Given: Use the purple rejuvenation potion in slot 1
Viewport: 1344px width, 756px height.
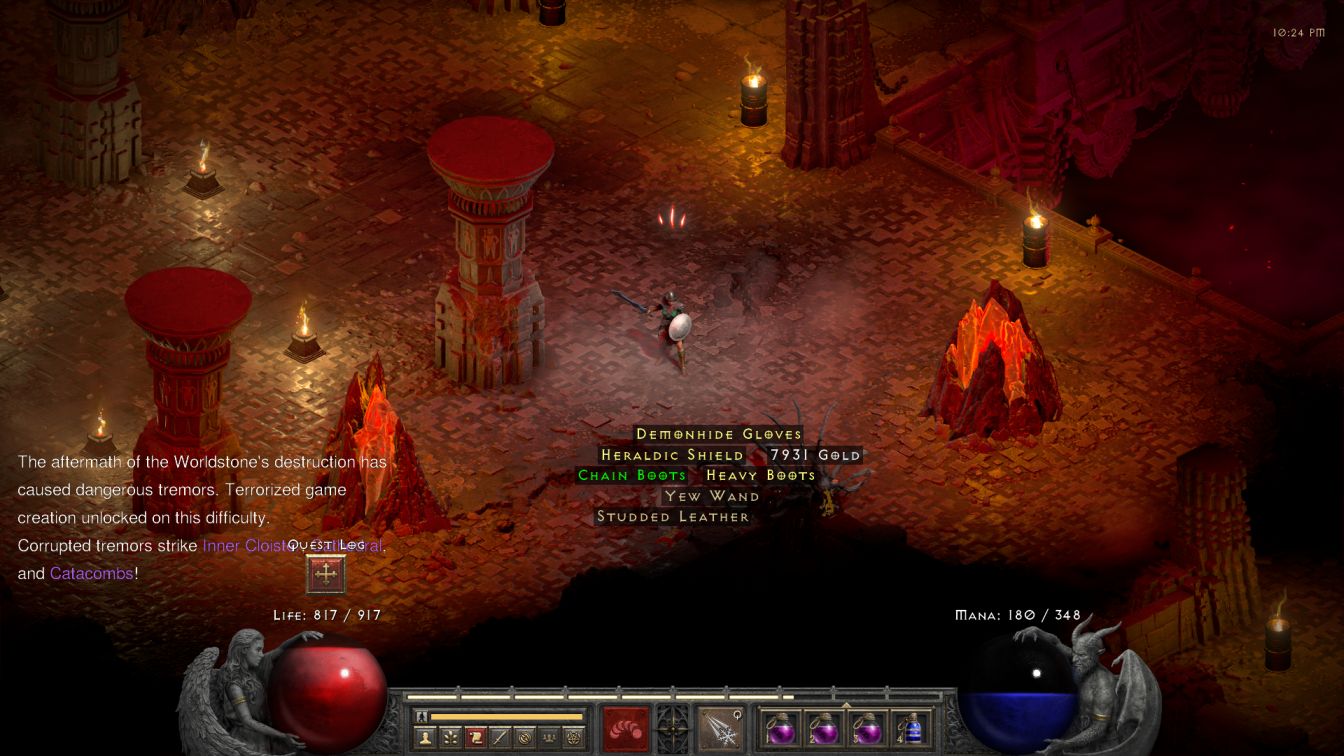Looking at the screenshot, I should pos(780,728).
